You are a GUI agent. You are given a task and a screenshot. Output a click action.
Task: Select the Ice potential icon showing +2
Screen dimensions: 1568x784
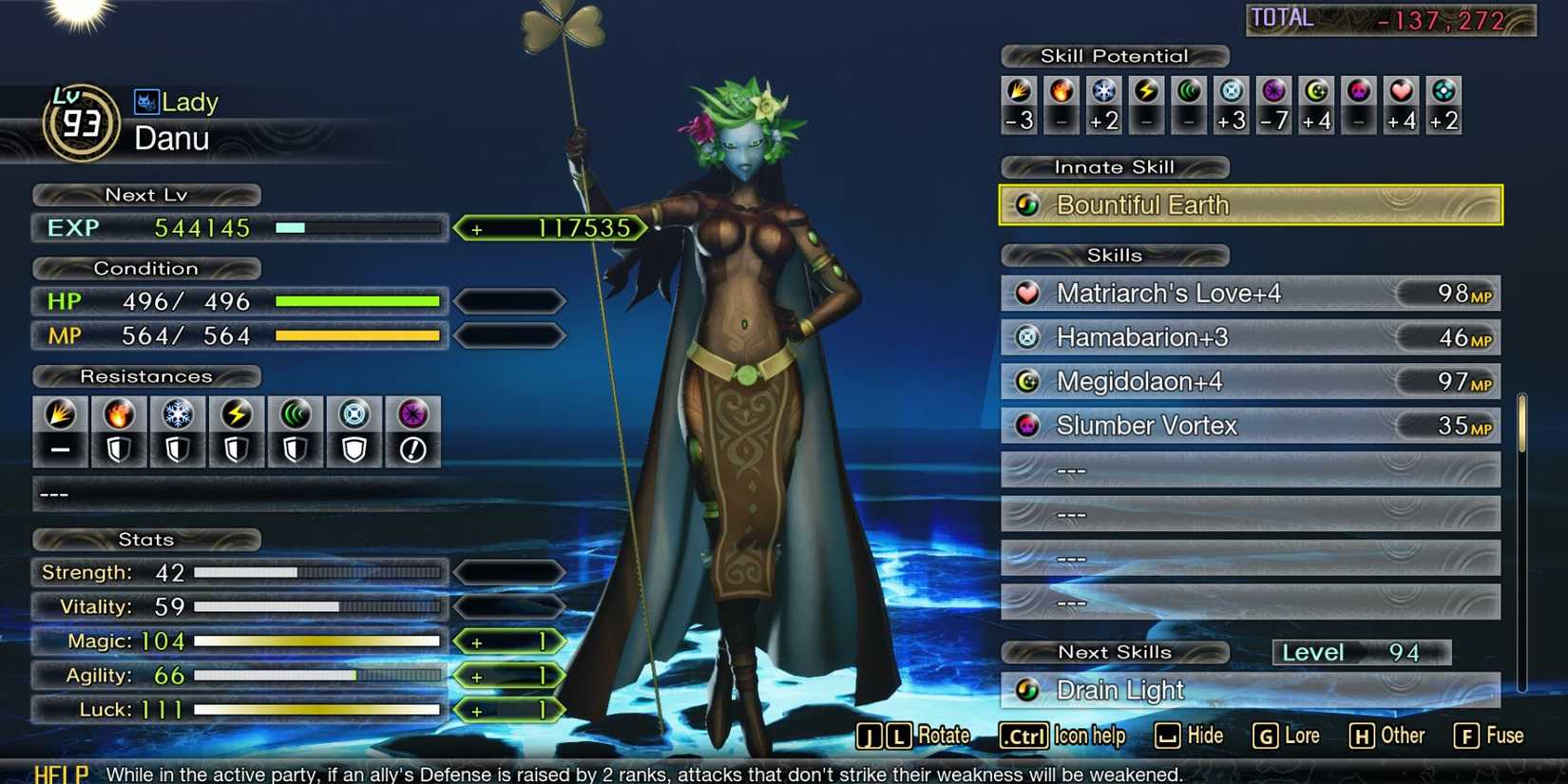tap(1104, 92)
